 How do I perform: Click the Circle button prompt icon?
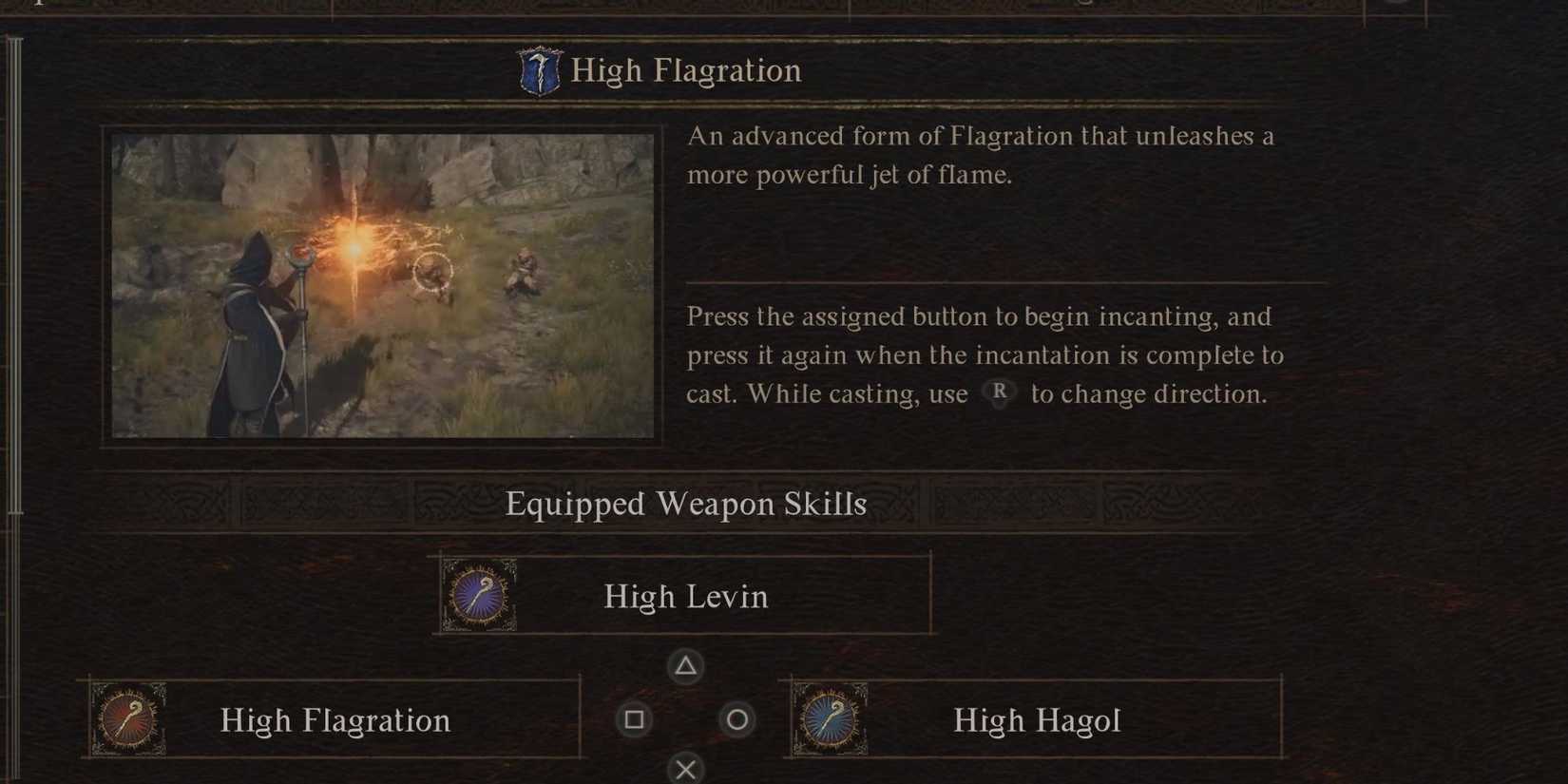[737, 719]
